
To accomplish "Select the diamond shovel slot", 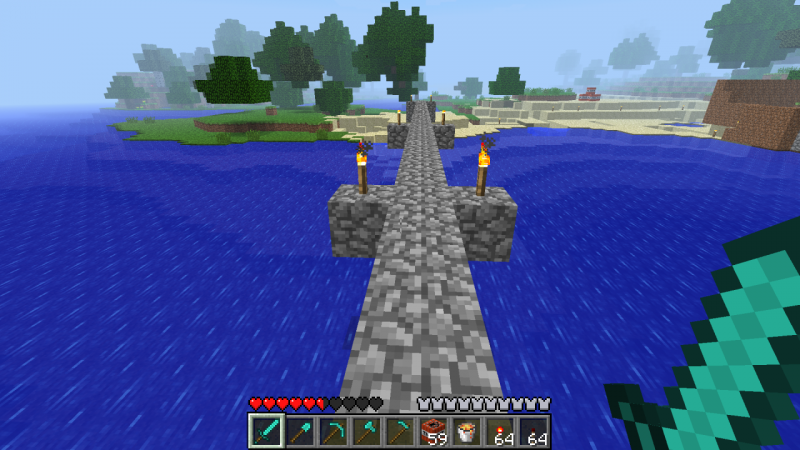I will (x=299, y=432).
